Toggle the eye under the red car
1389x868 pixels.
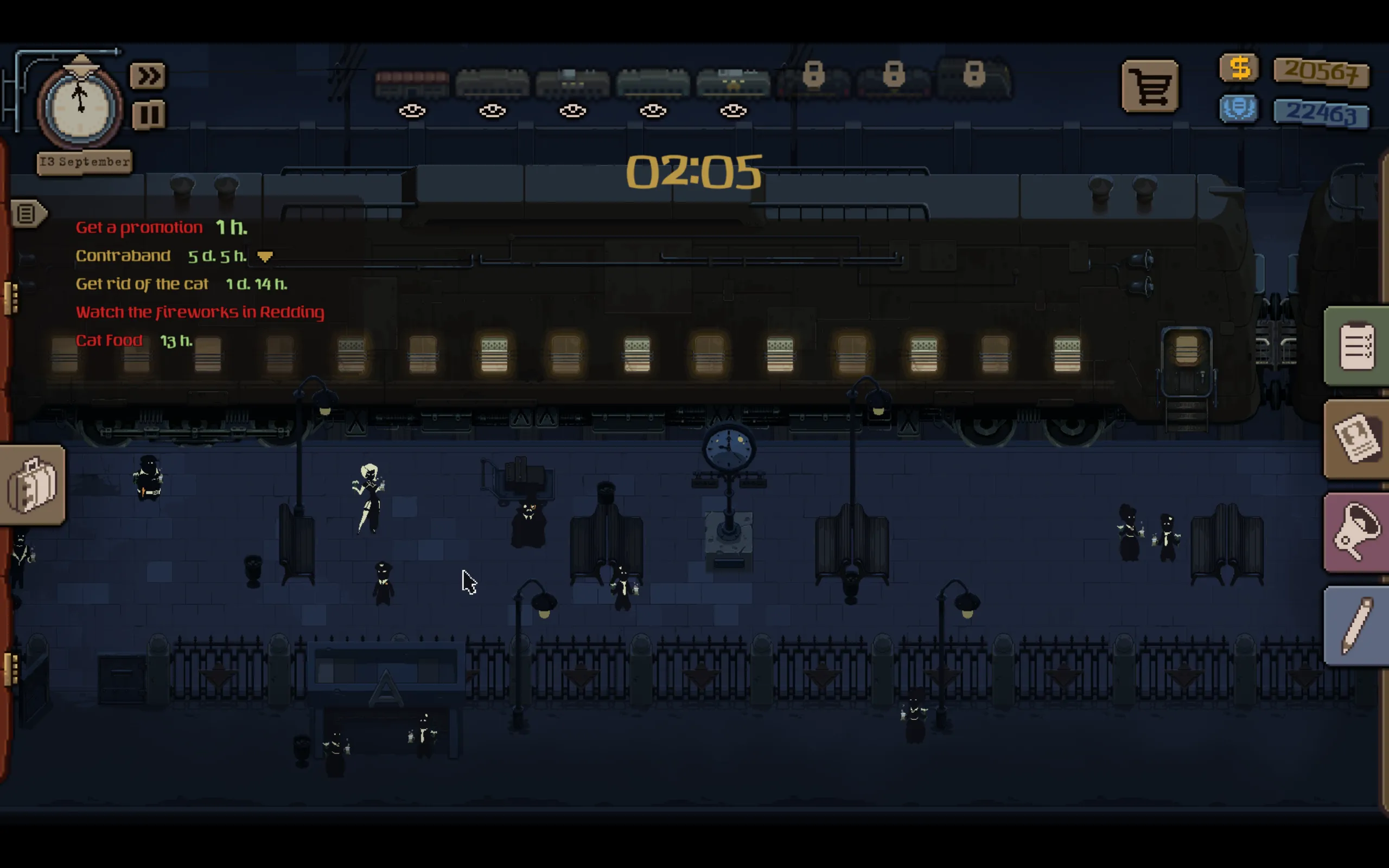pyautogui.click(x=412, y=111)
